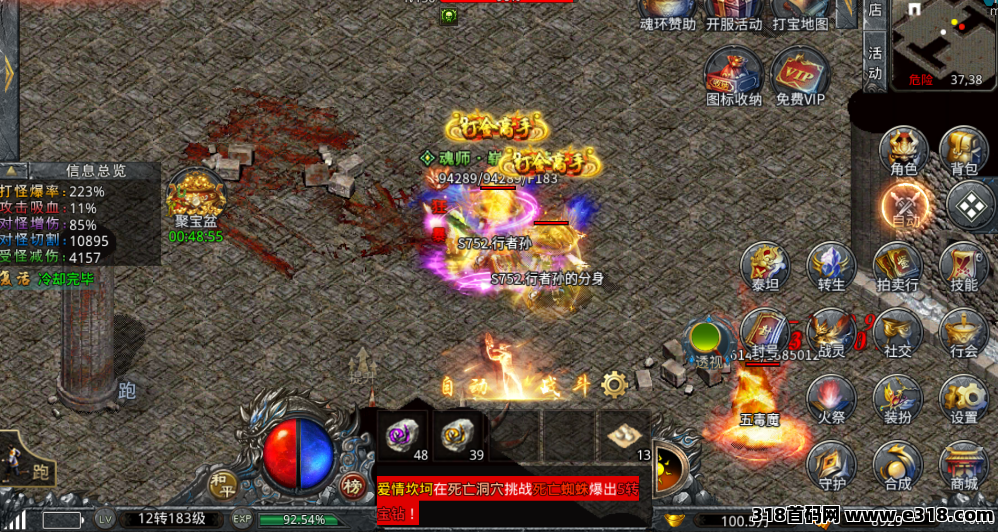Open the 转生 rebirth menu
The width and height of the screenshot is (998, 532).
[x=831, y=267]
